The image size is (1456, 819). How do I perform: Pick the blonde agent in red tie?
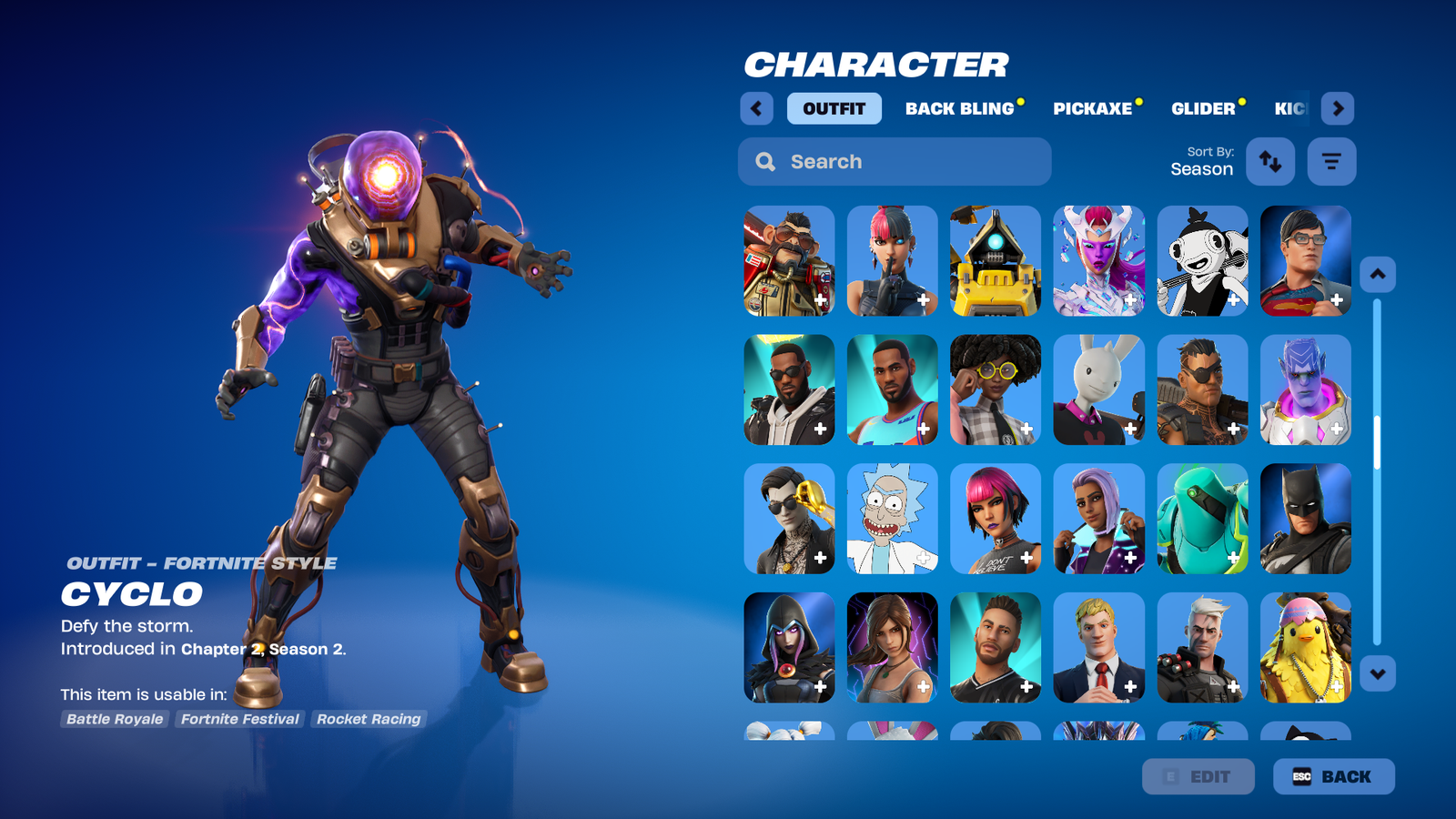click(1098, 648)
